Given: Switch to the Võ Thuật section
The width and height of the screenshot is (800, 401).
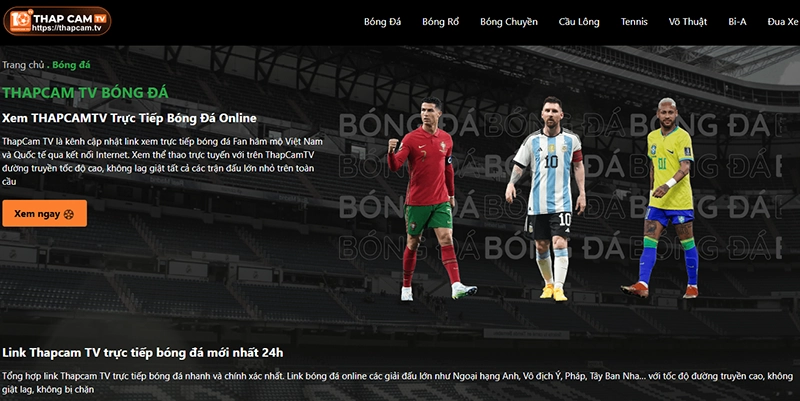Looking at the screenshot, I should click(689, 21).
